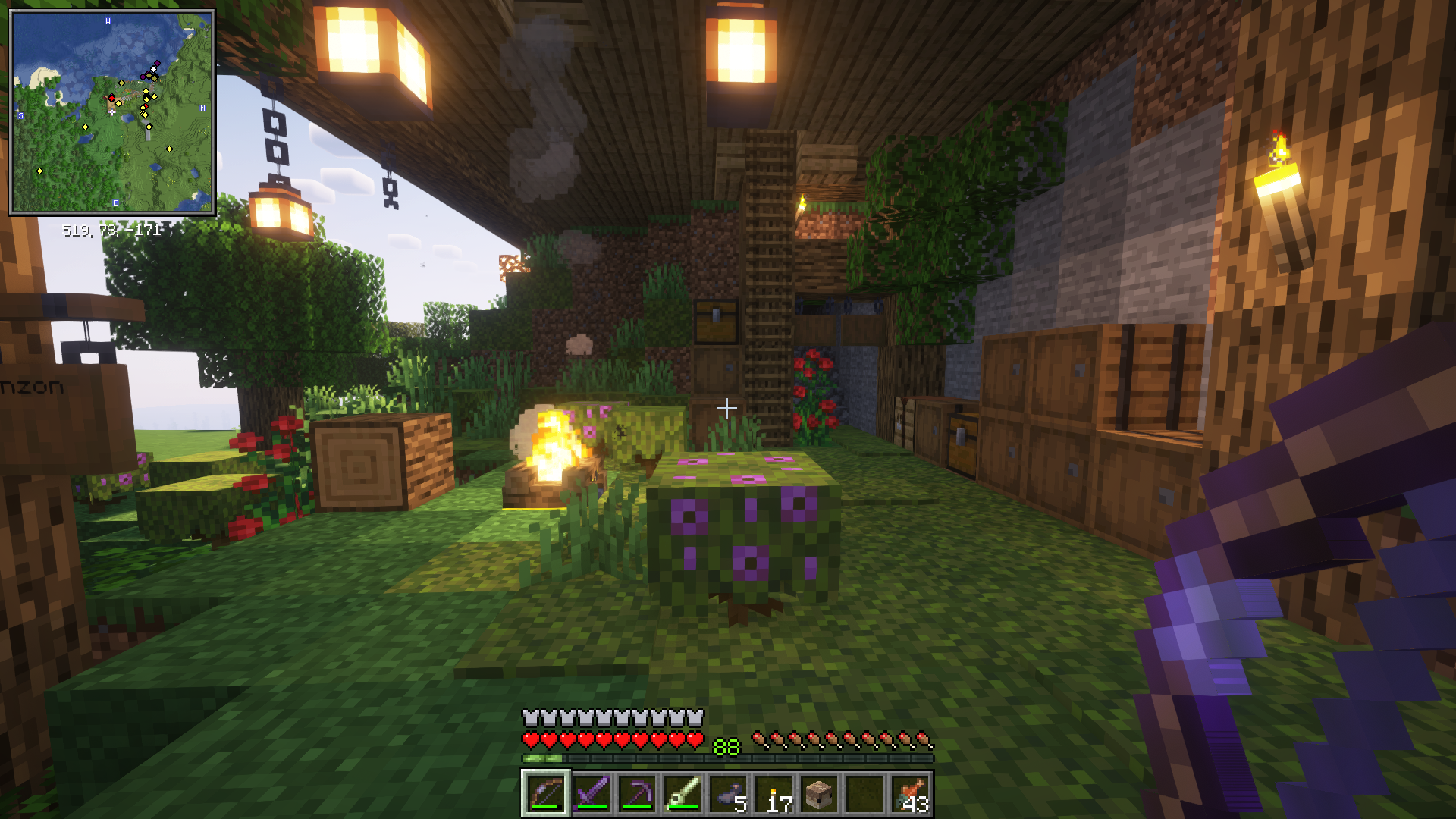Pick the ink sac stack of 5
This screenshot has height=819, width=1456.
point(729,794)
